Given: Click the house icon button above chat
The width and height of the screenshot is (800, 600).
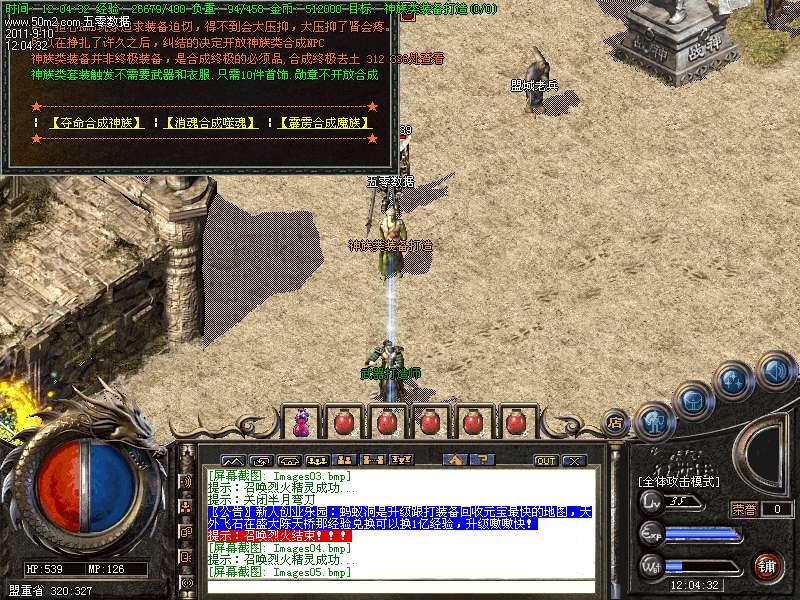Looking at the screenshot, I should pos(456,461).
